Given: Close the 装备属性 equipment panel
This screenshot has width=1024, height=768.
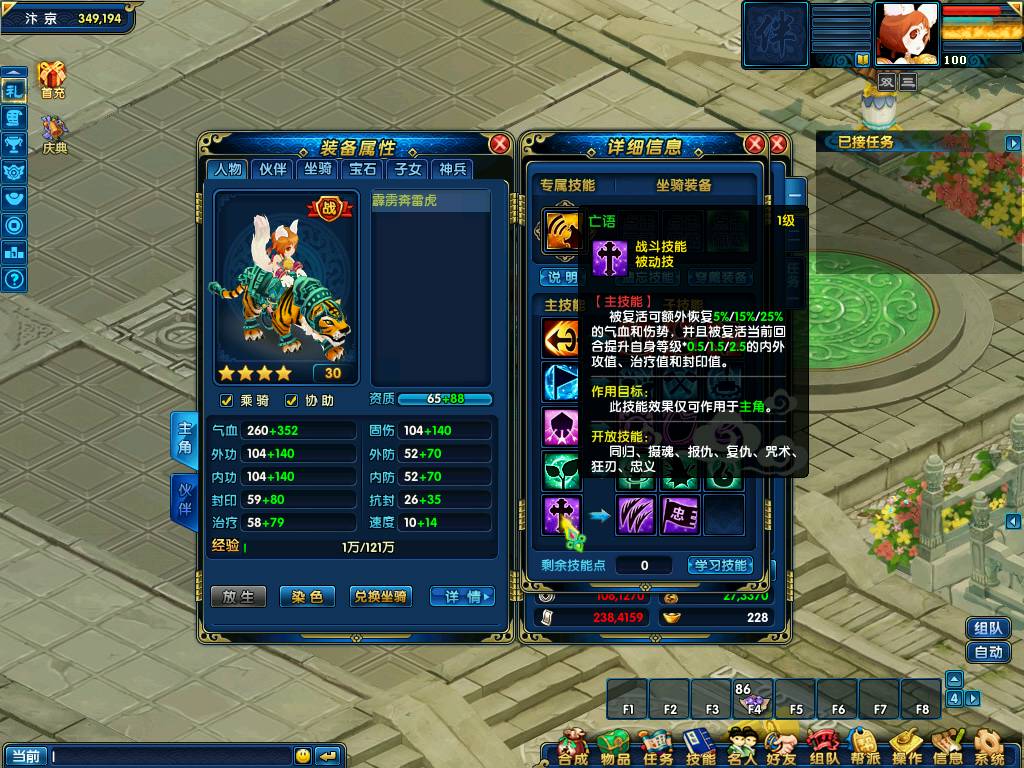Looking at the screenshot, I should 499,144.
